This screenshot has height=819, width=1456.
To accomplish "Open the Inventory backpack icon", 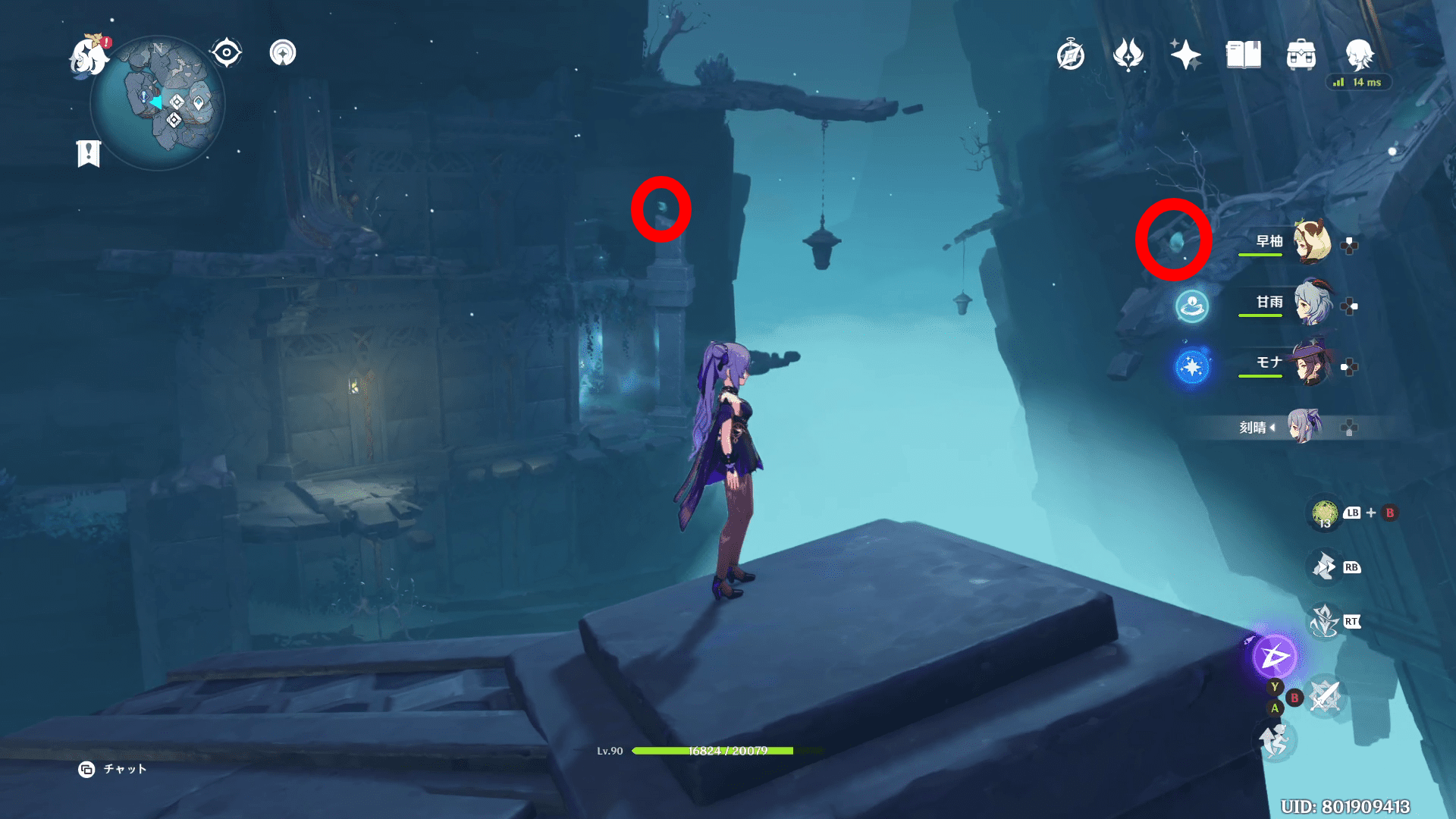I will (x=1301, y=55).
